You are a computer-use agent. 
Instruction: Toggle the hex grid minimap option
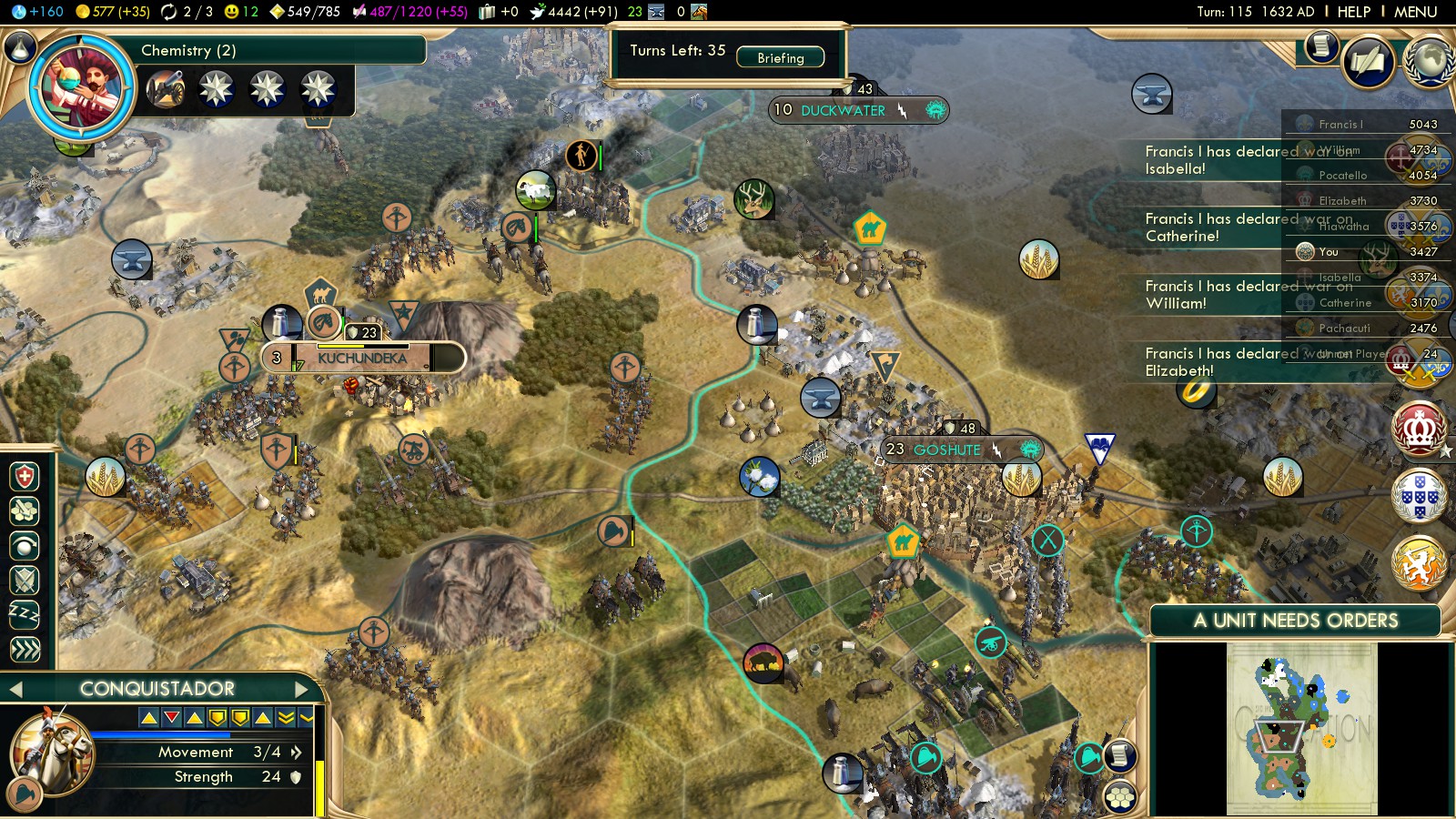tap(1120, 798)
